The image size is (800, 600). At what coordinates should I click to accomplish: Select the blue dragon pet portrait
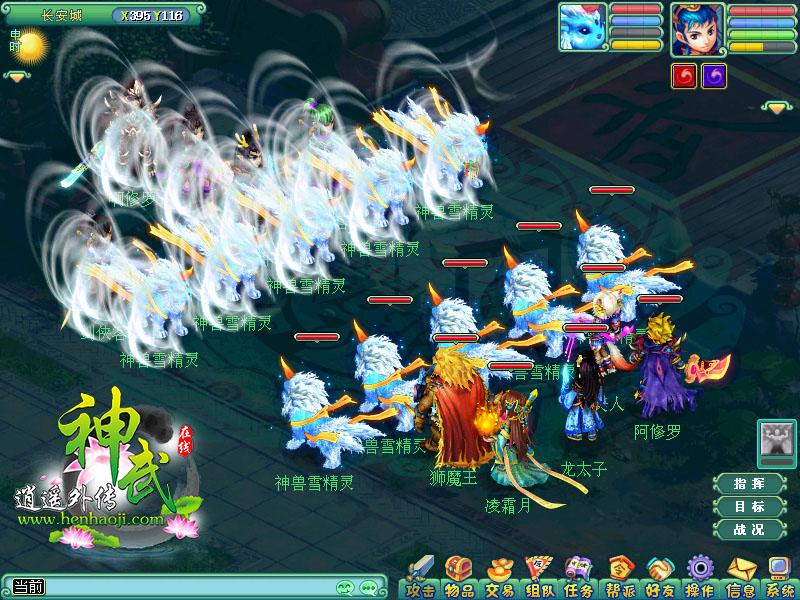pos(582,26)
